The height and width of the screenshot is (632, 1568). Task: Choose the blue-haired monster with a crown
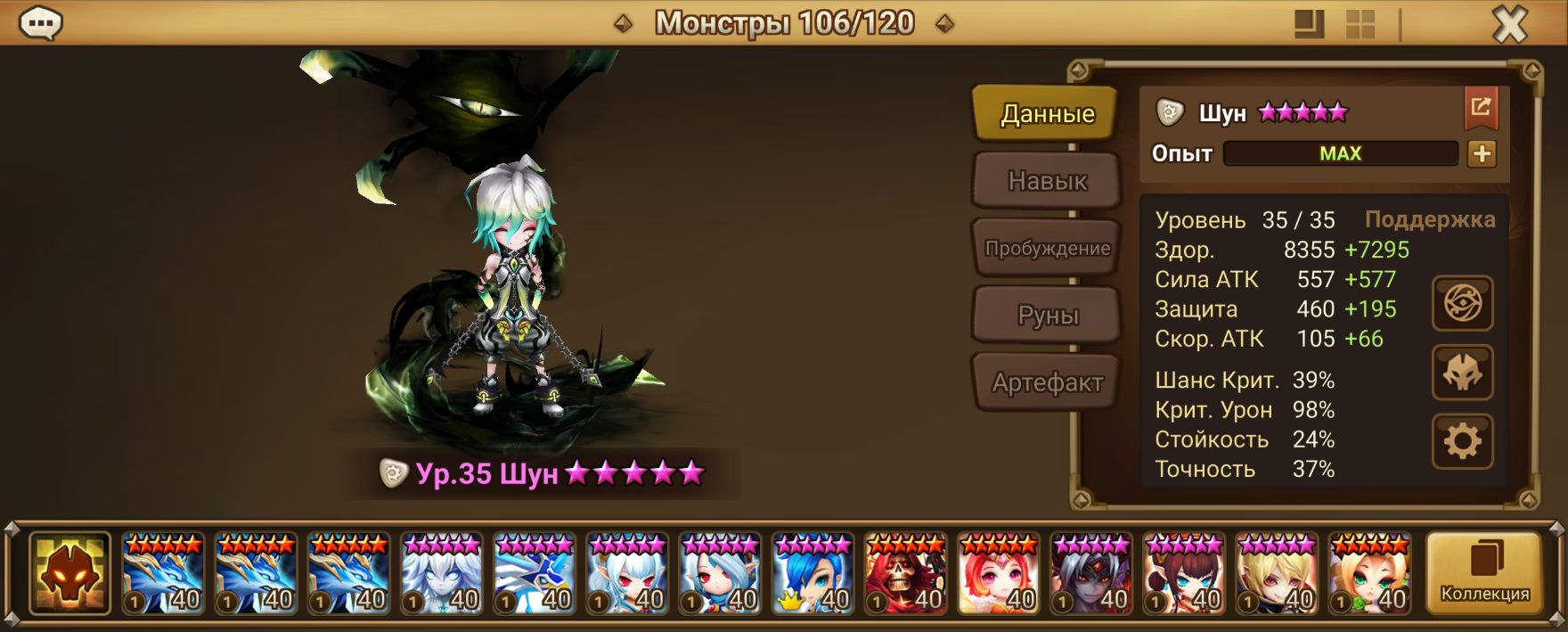[813, 573]
